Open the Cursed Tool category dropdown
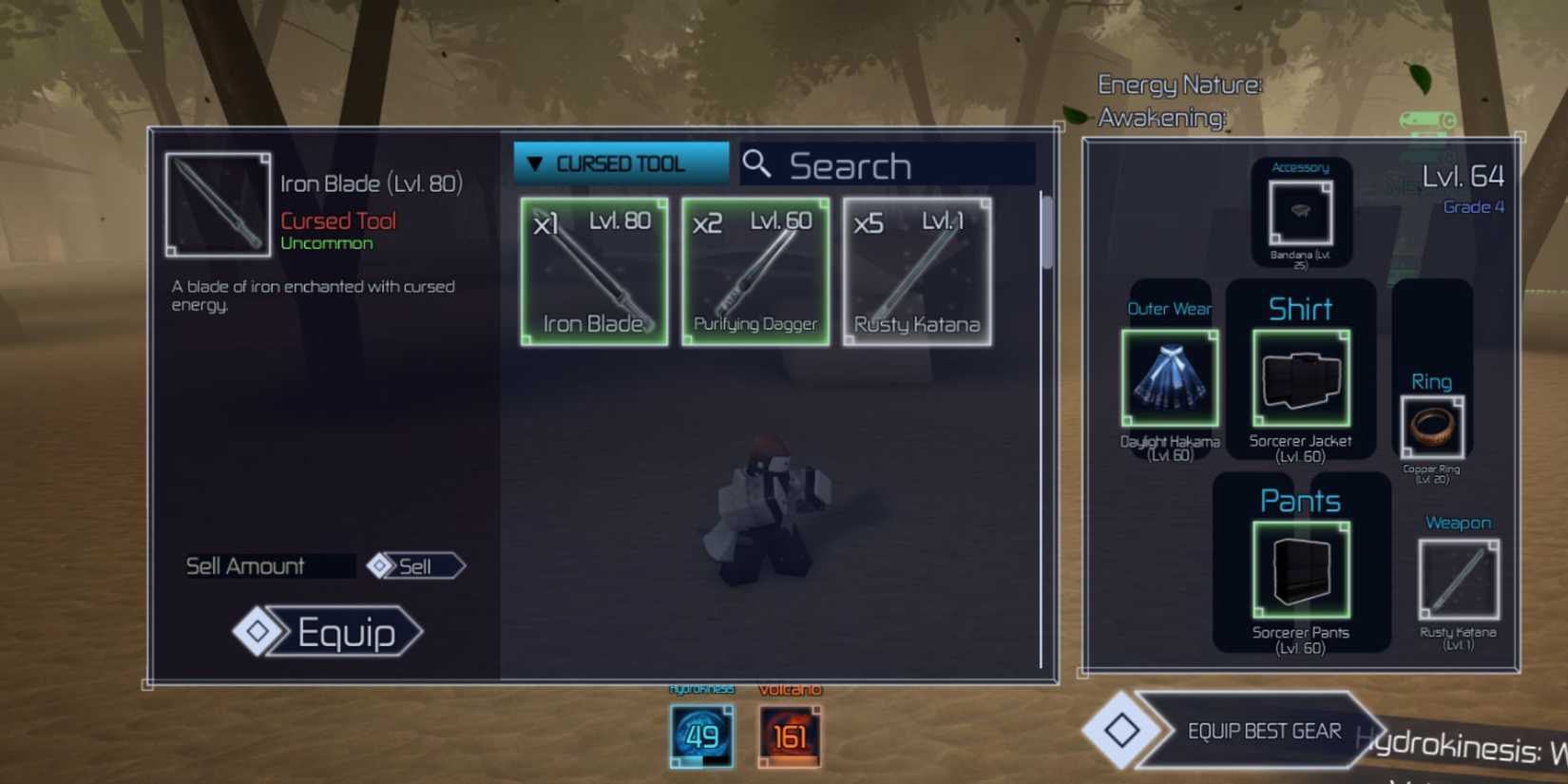This screenshot has width=1568, height=784. [620, 163]
